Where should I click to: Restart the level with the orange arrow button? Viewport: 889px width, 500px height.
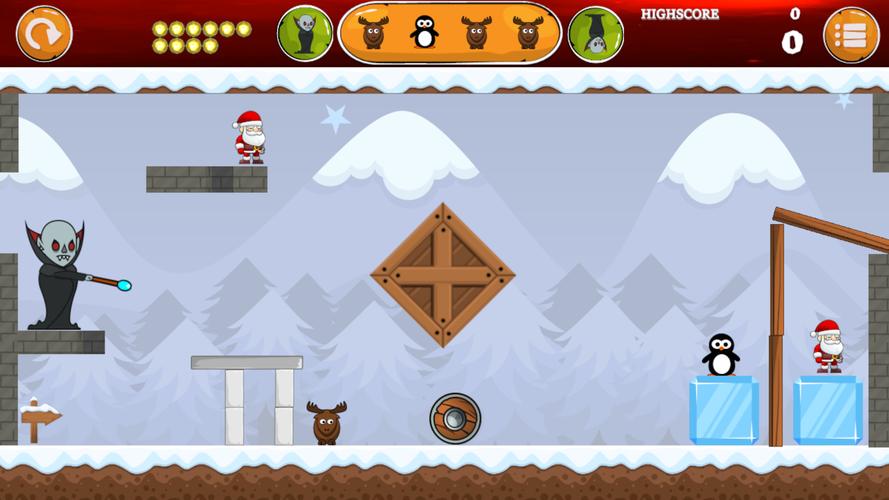click(x=44, y=34)
